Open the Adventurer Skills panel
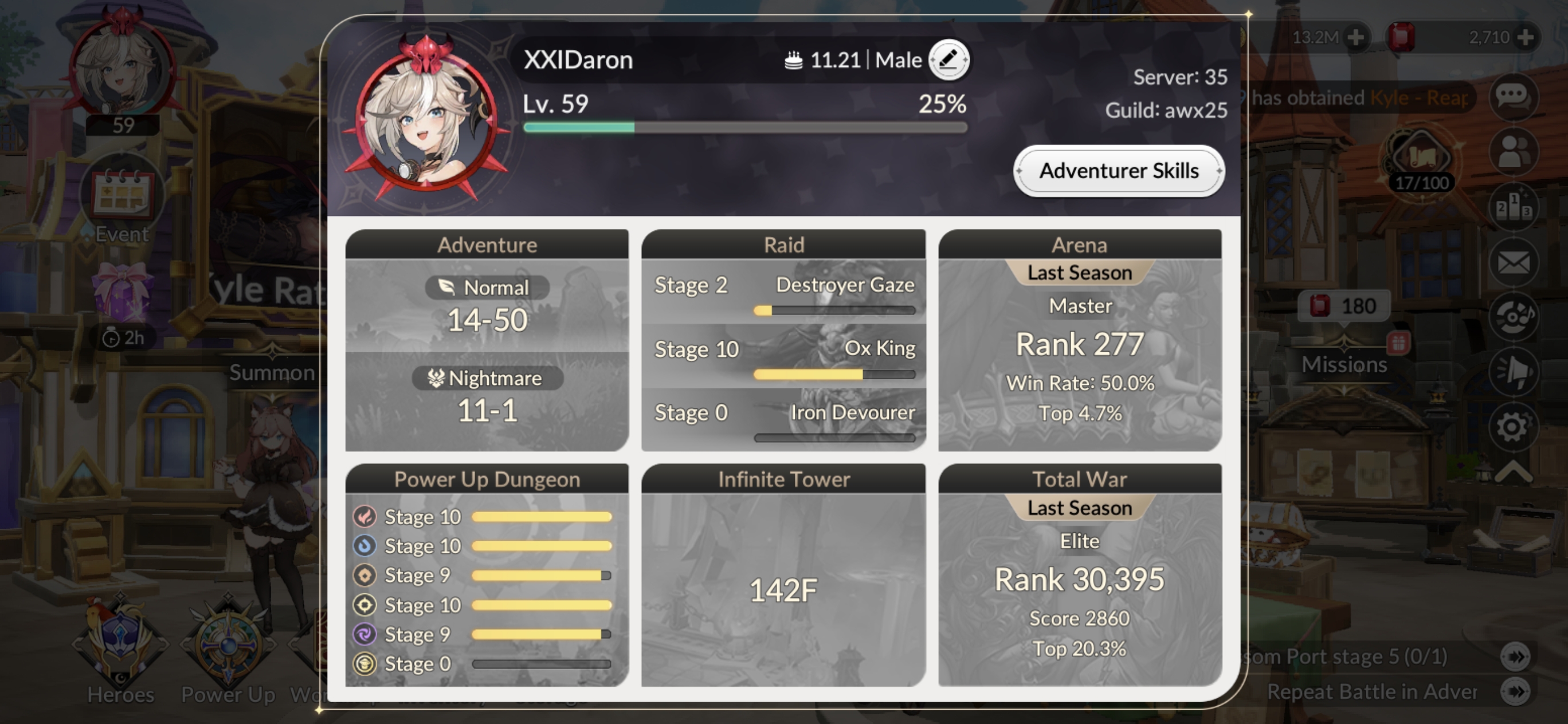Viewport: 1568px width, 724px height. point(1119,171)
